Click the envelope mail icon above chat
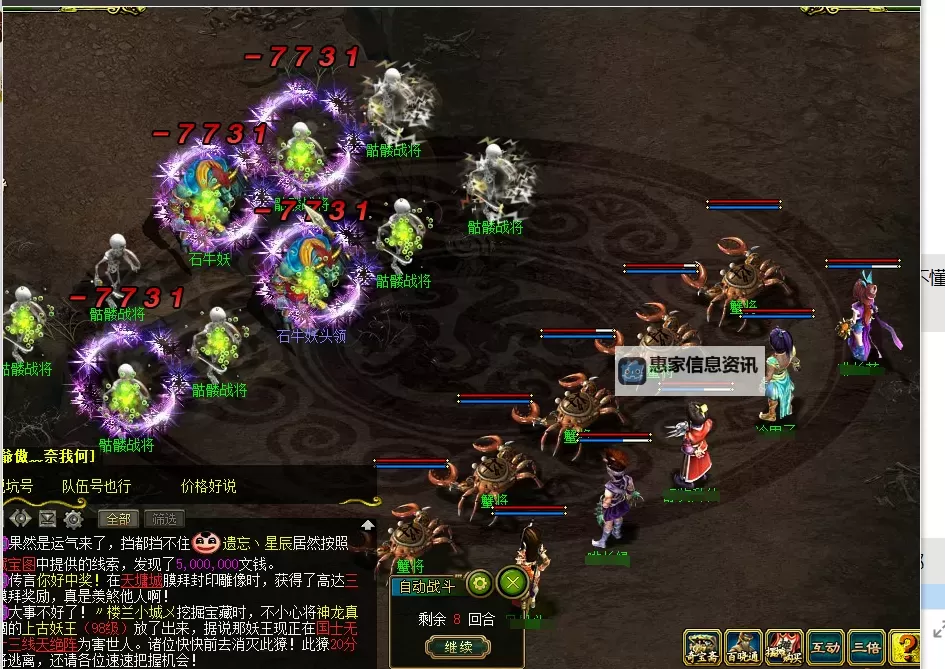Image resolution: width=945 pixels, height=669 pixels. coord(47,519)
